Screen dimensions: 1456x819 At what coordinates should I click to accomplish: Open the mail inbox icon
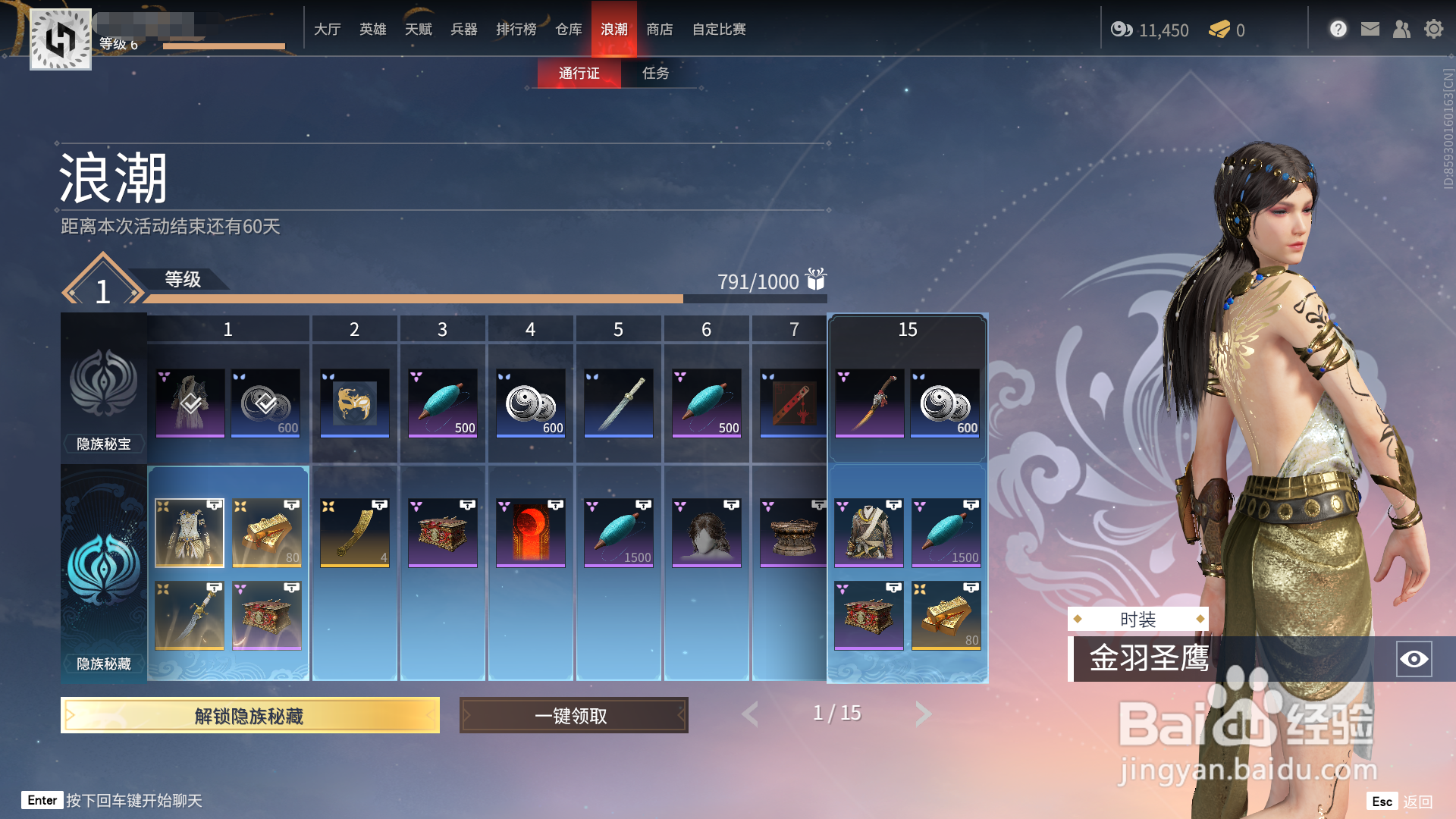[x=1370, y=29]
